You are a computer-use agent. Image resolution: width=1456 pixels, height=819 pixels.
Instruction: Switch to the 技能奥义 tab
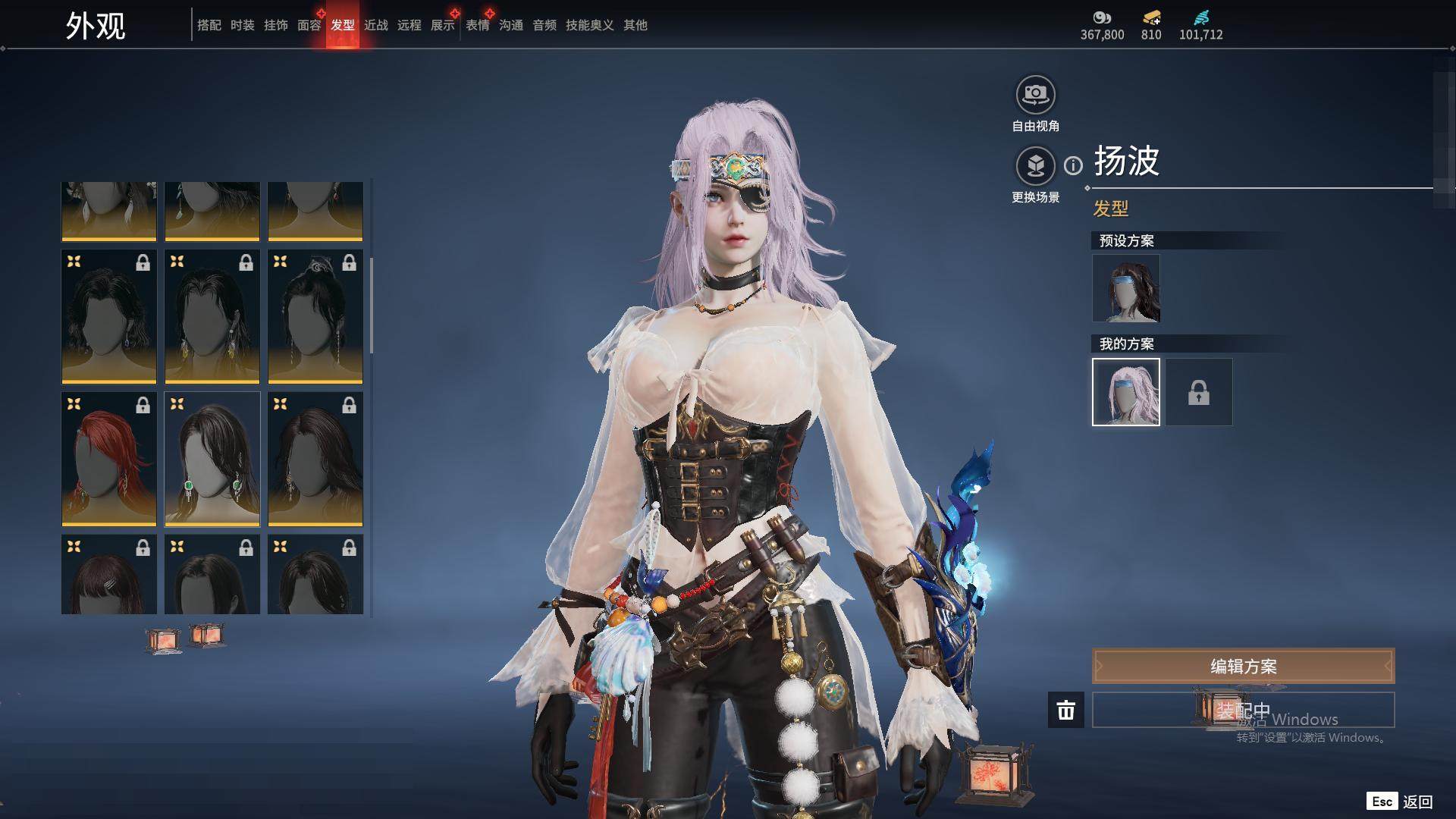(589, 25)
